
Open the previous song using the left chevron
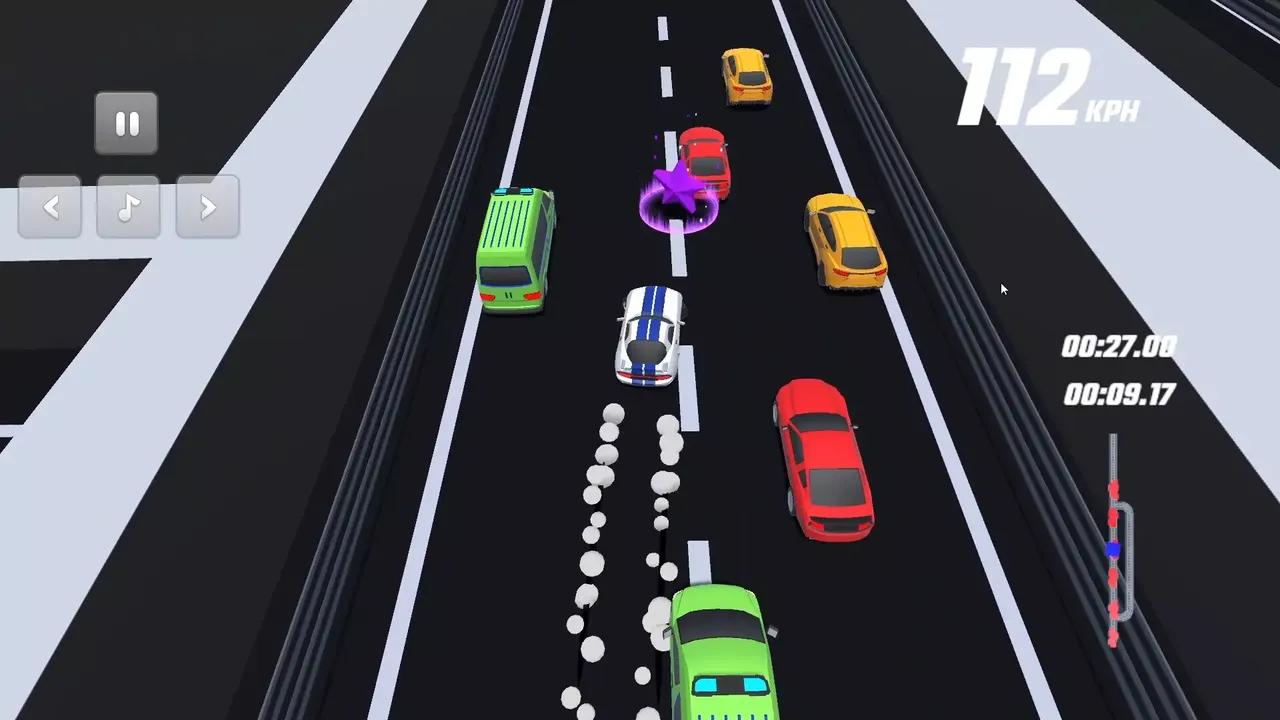(x=49, y=207)
